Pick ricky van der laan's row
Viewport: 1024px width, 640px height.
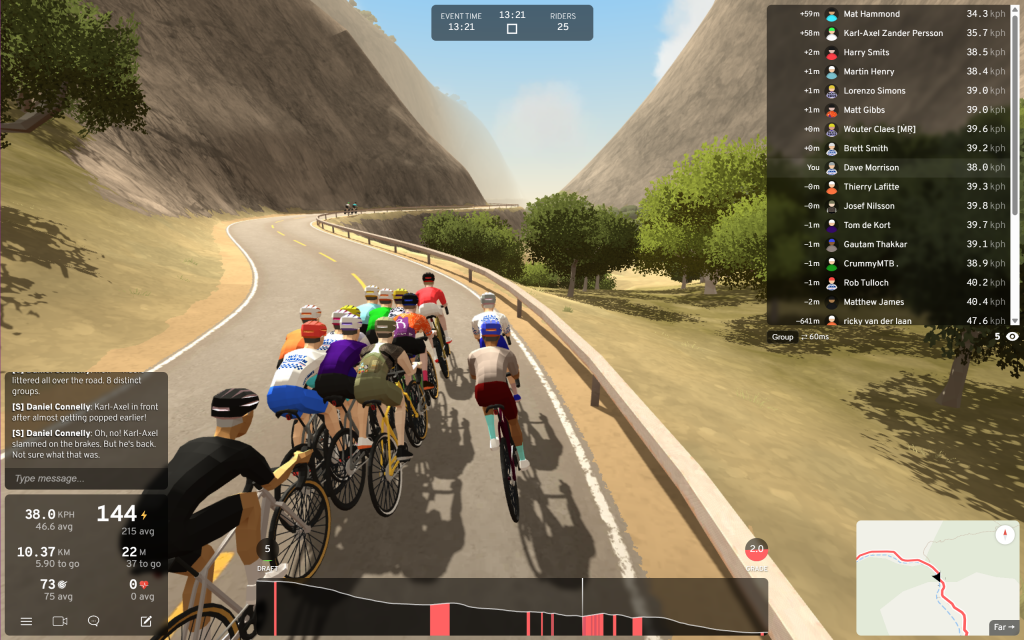click(x=890, y=321)
